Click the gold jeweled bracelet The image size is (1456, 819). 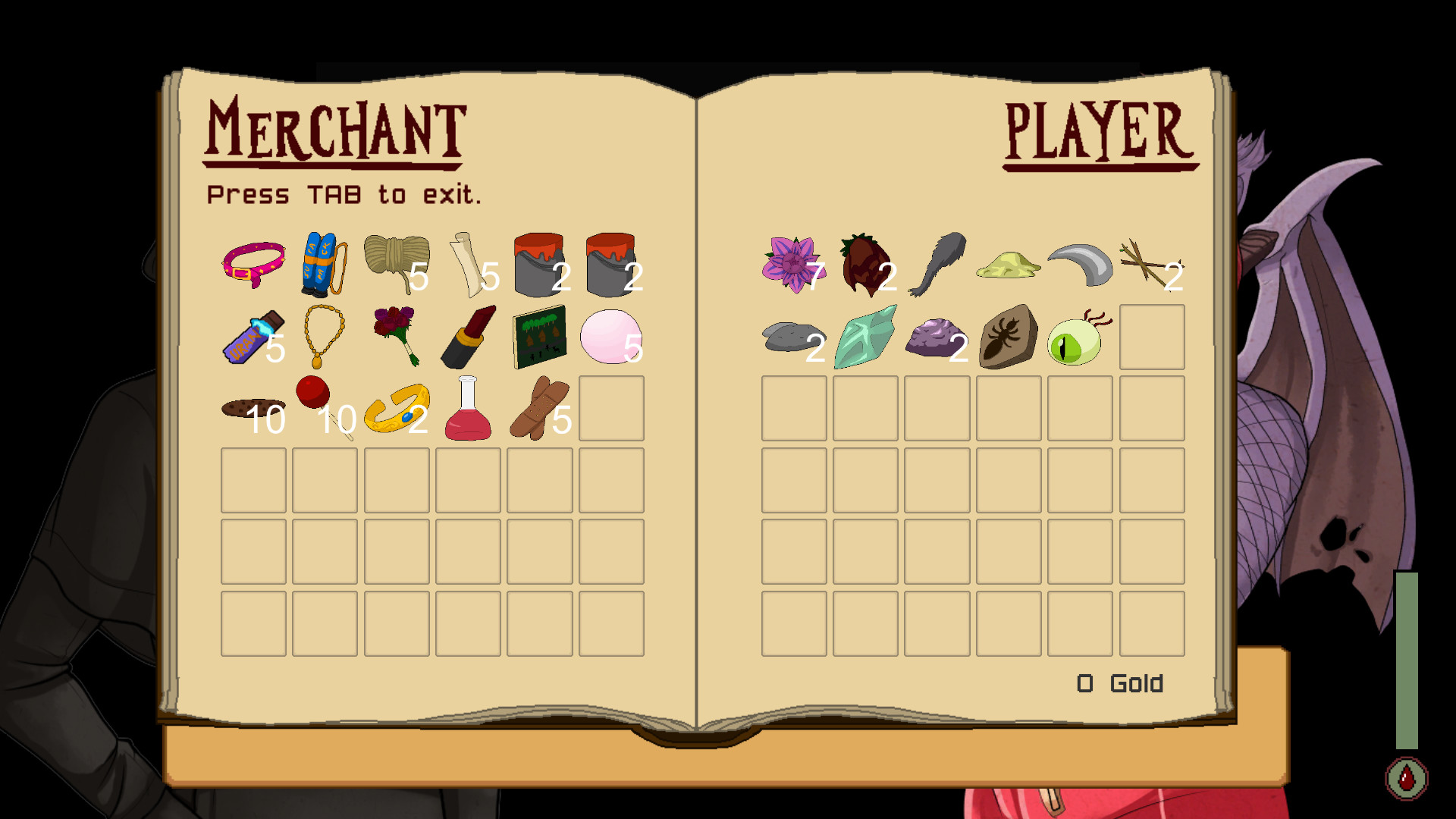[395, 411]
